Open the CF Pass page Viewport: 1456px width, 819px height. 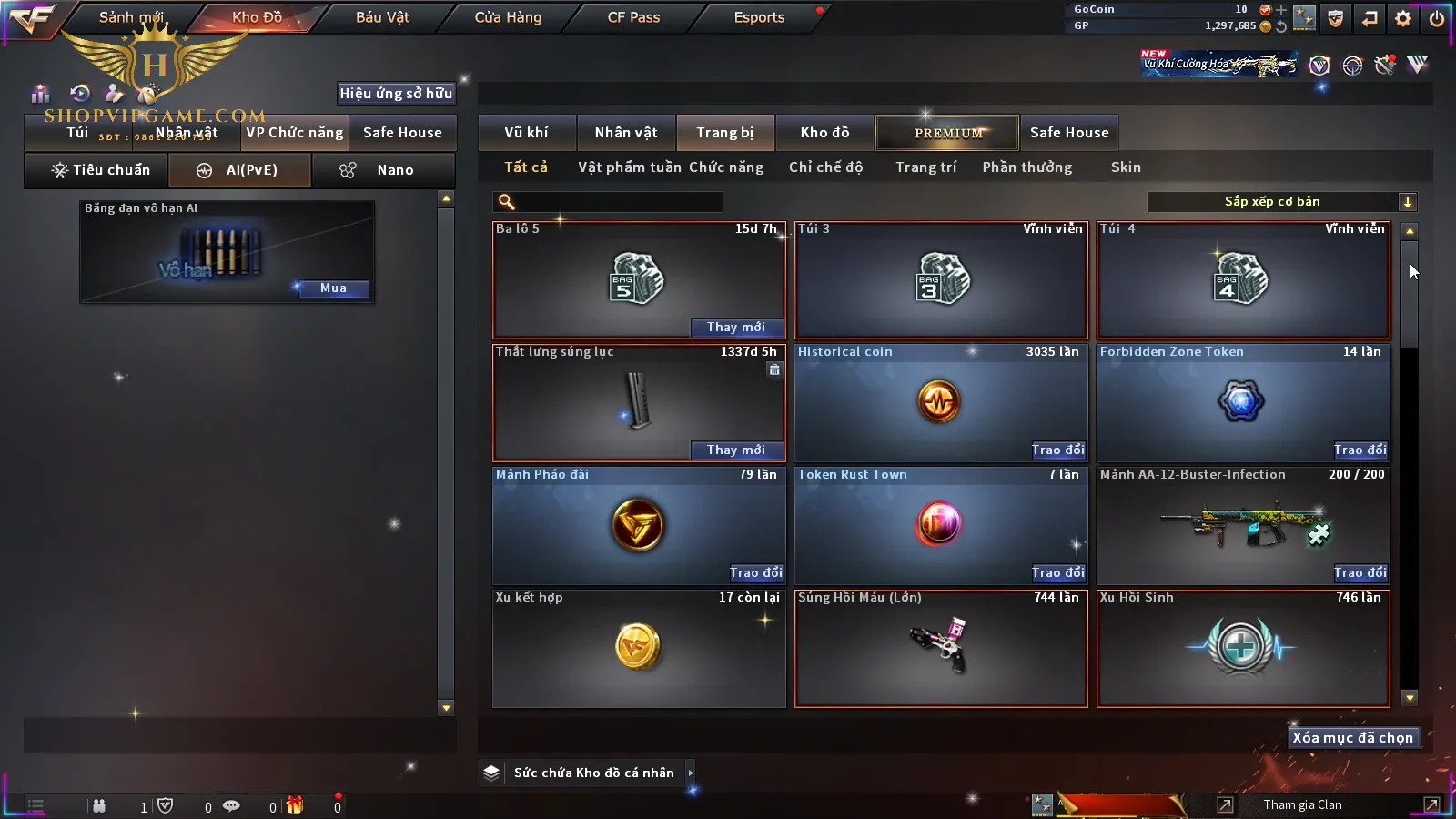[633, 17]
